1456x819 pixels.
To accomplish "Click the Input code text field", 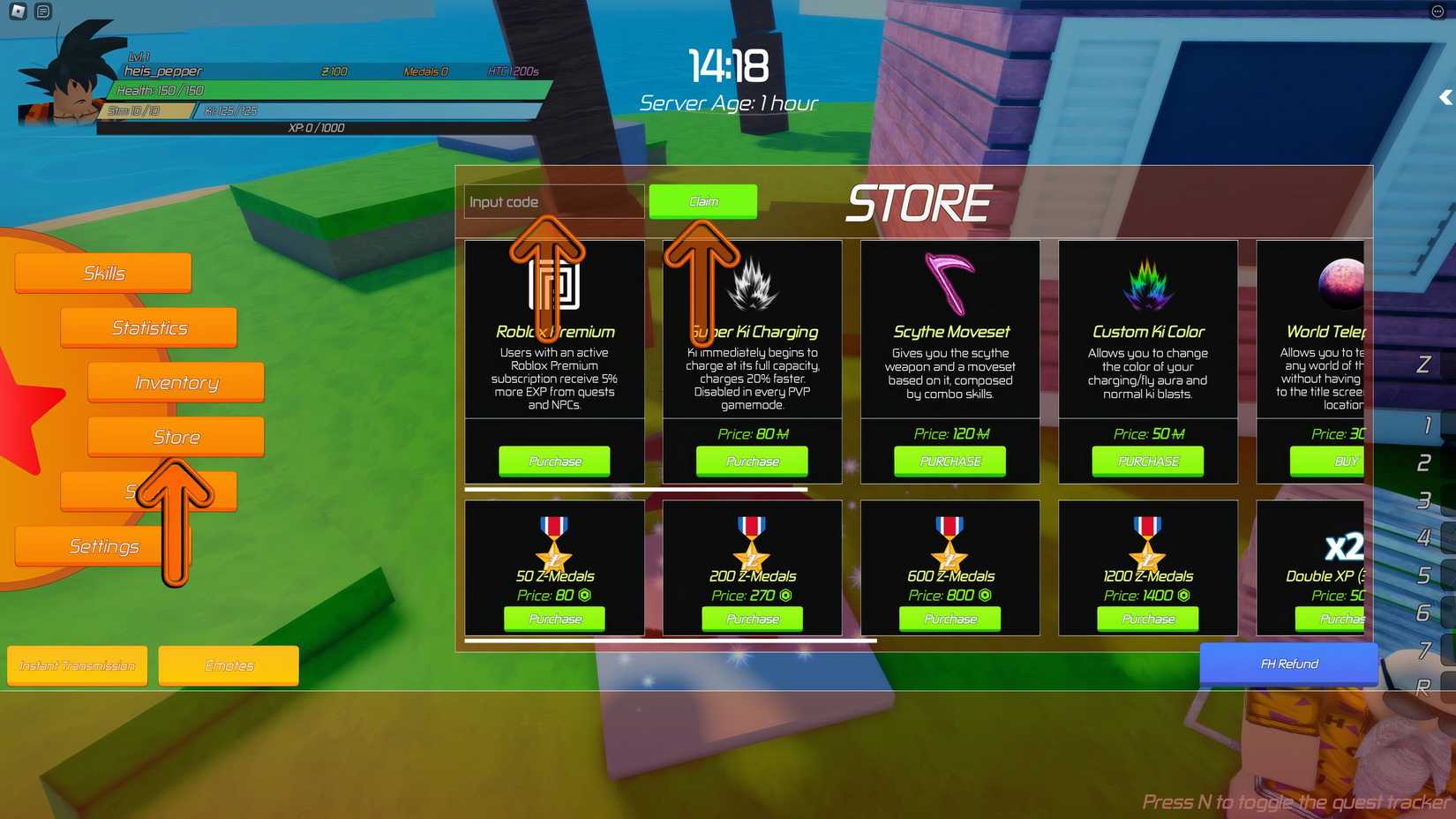I will (x=552, y=201).
